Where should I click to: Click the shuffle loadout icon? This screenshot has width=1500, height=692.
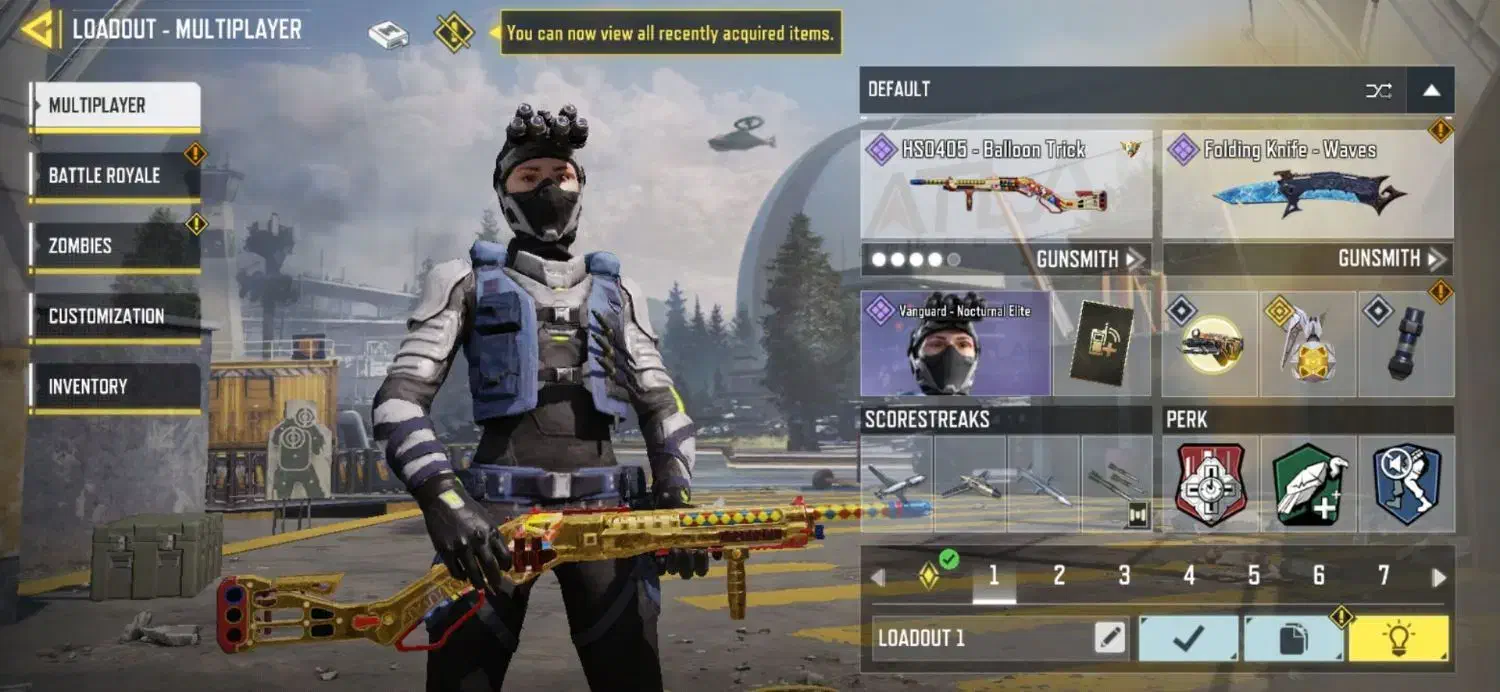pos(1378,90)
